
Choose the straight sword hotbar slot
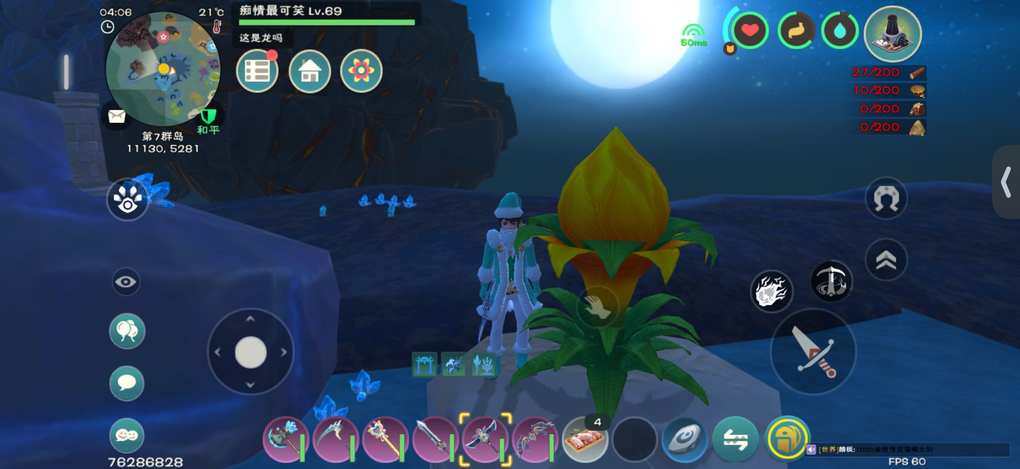[435, 438]
